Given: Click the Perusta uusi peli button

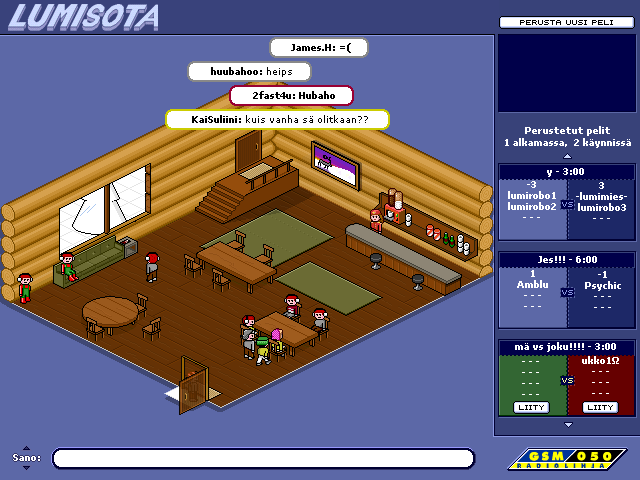Looking at the screenshot, I should [566, 22].
